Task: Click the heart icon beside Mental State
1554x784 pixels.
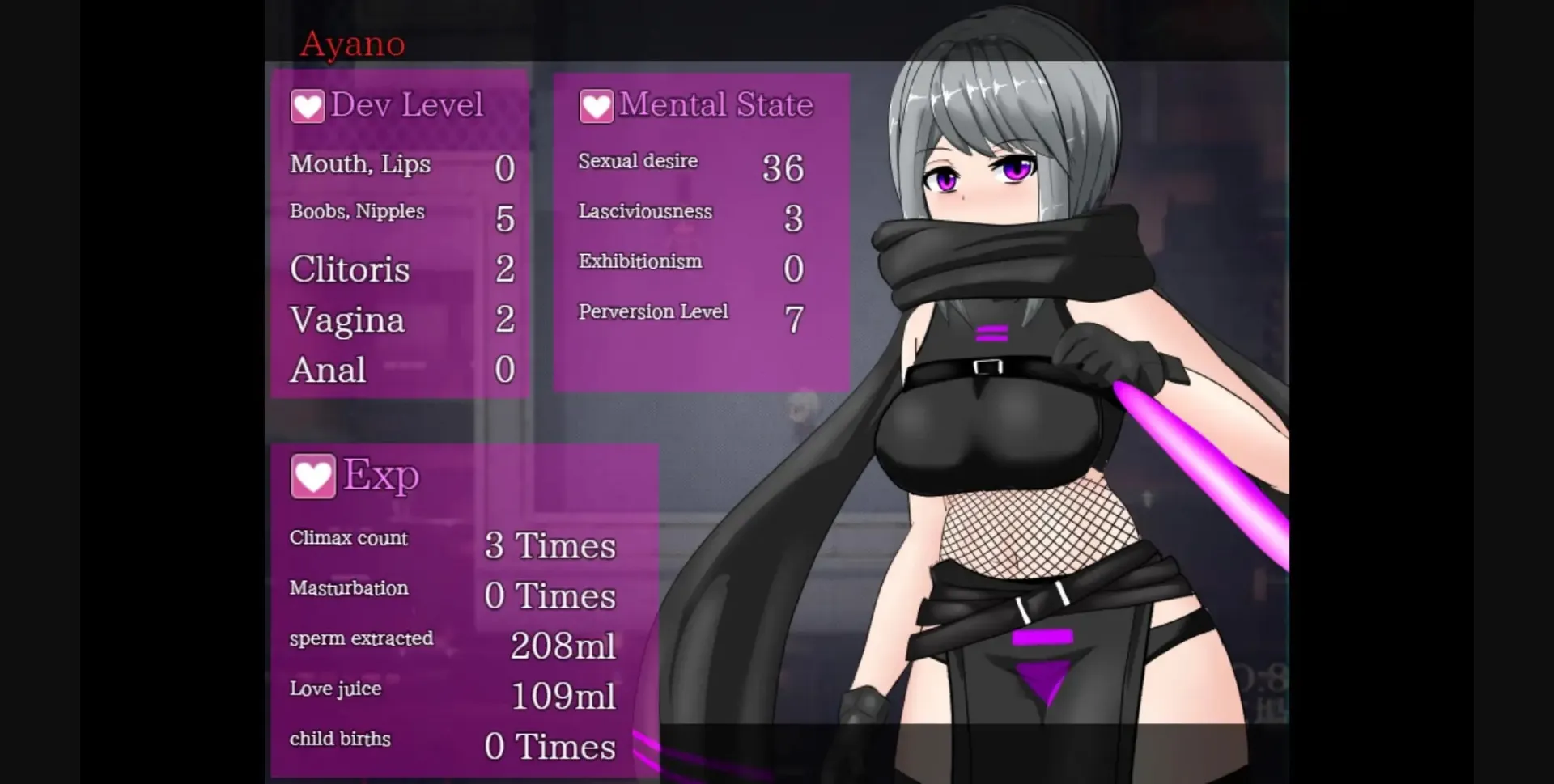Action: click(597, 105)
